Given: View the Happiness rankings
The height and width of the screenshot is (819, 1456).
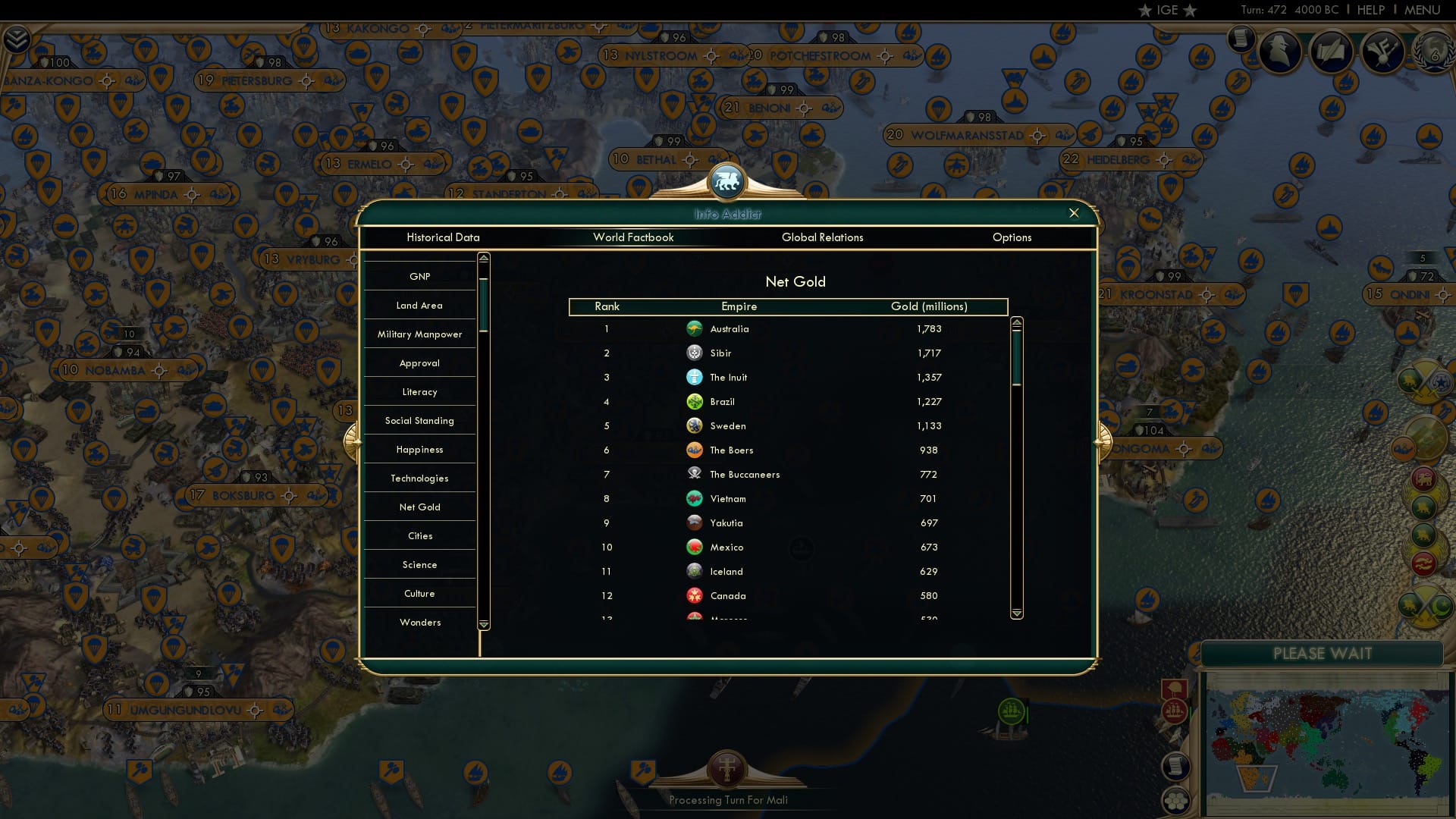Looking at the screenshot, I should point(419,449).
